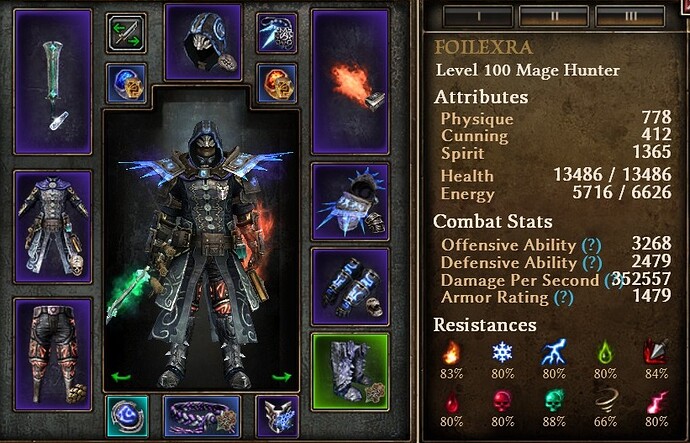Image resolution: width=690 pixels, height=443 pixels.
Task: Select the blue gauntlets slot
Action: [349, 282]
